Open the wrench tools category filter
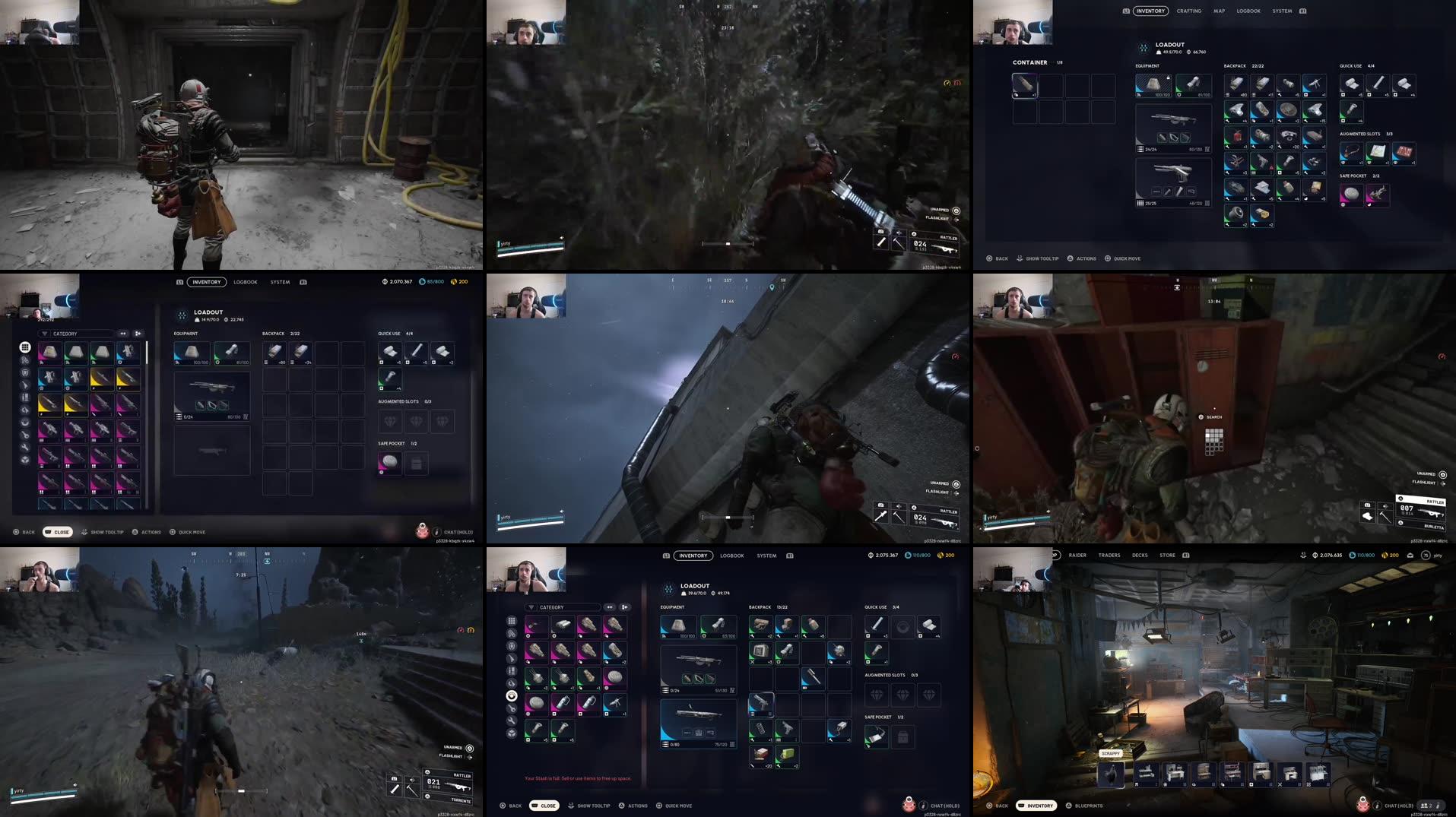1456x817 pixels. pos(25,448)
